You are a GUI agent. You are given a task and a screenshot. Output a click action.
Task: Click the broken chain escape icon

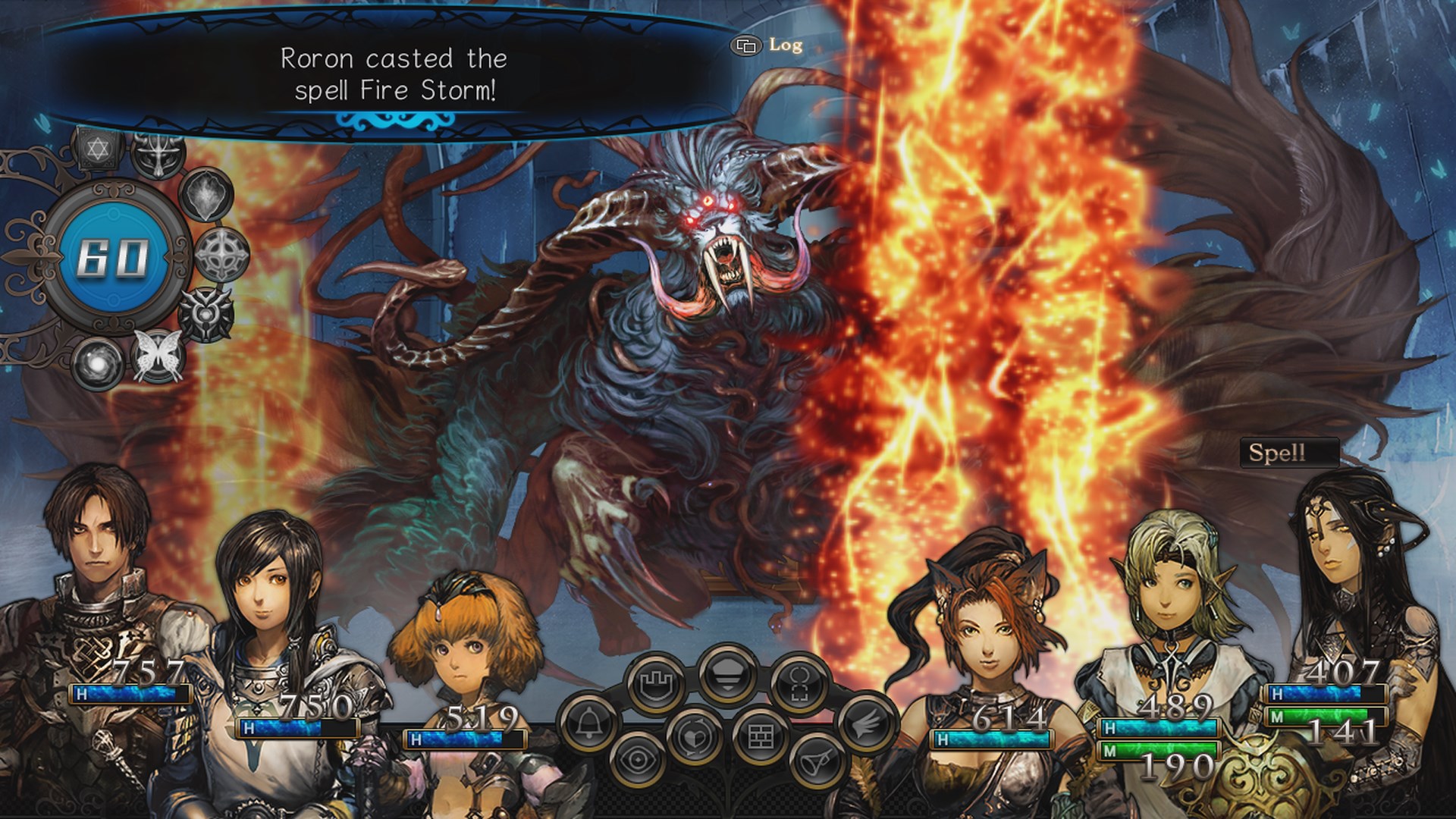(800, 685)
